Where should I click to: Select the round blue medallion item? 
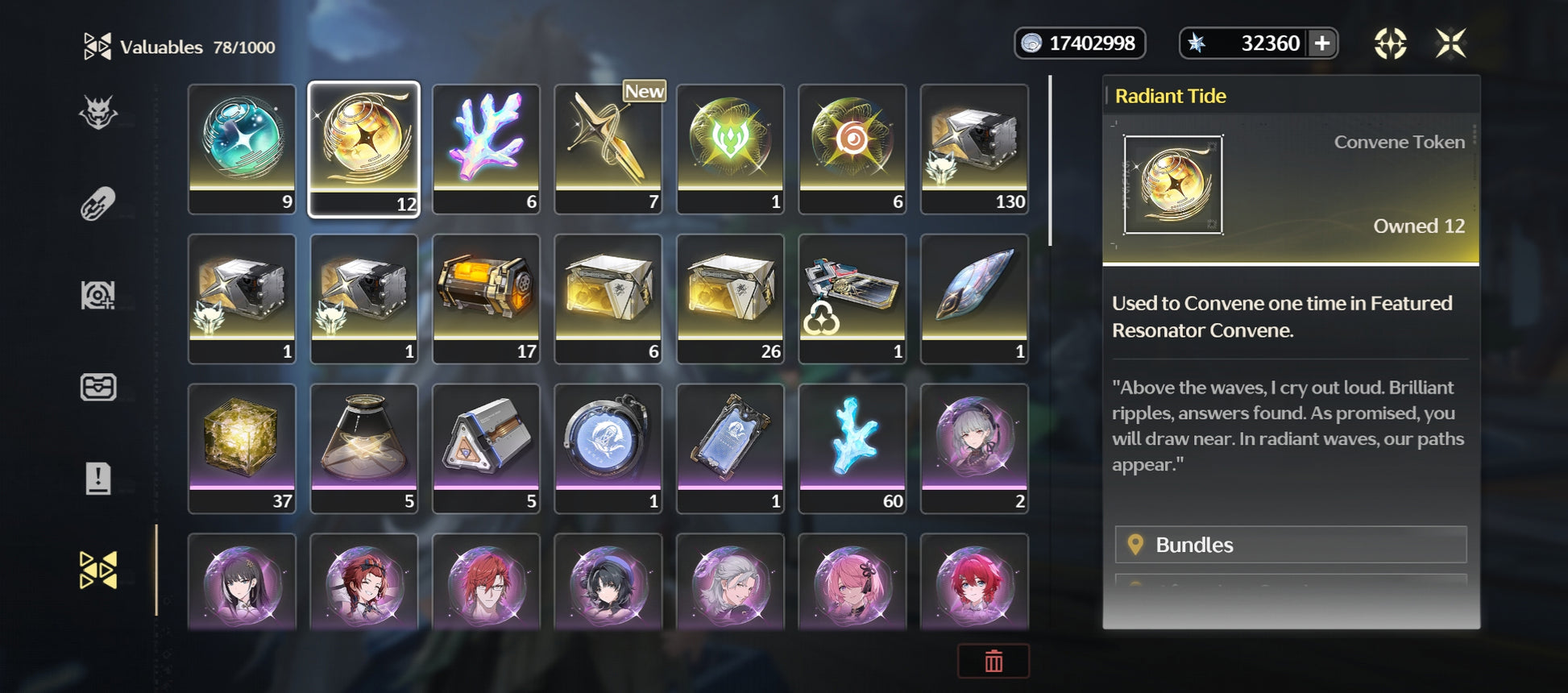tap(608, 448)
